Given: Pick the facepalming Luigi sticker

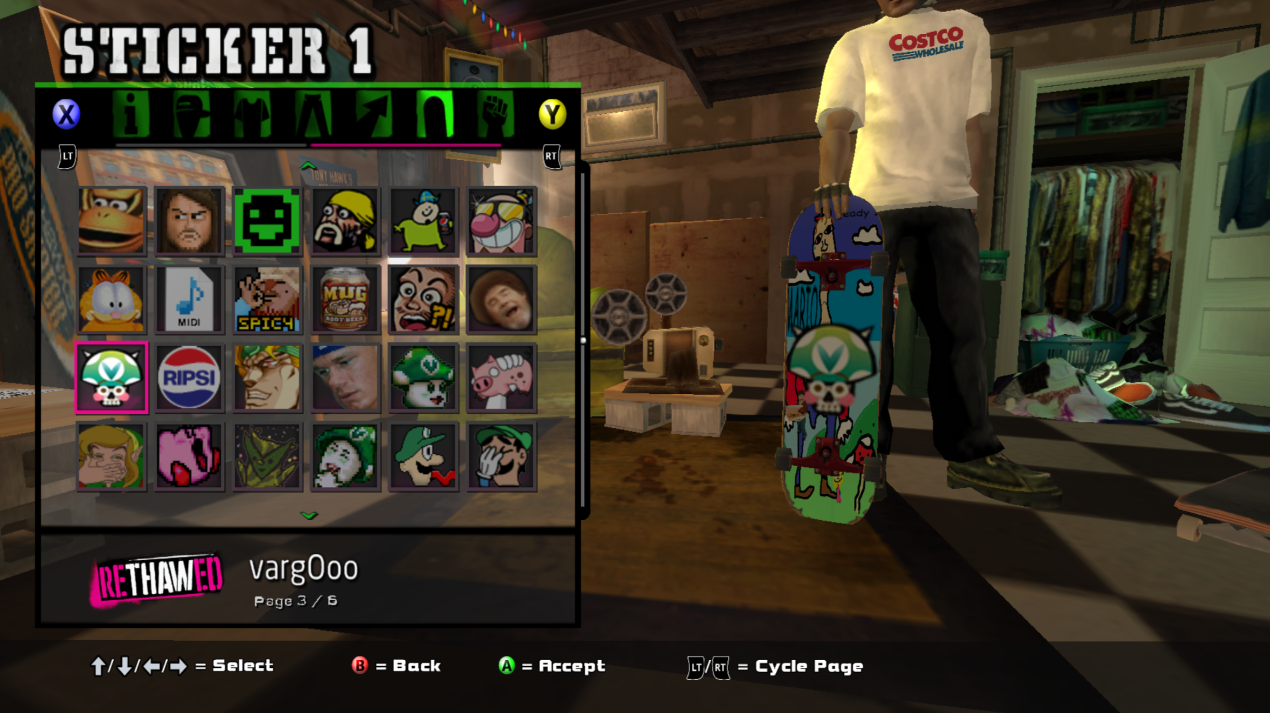Looking at the screenshot, I should click(x=502, y=456).
